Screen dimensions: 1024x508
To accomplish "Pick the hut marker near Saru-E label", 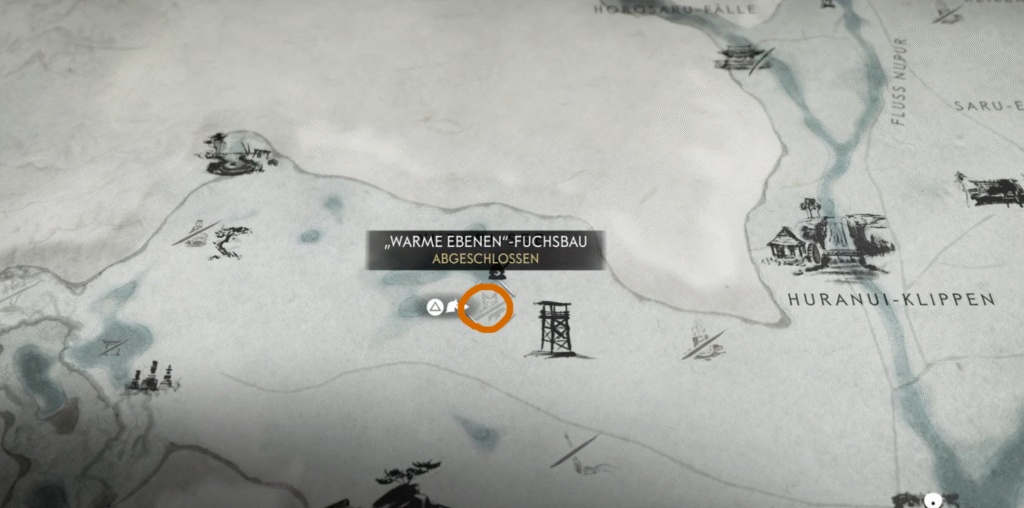I will tap(991, 188).
